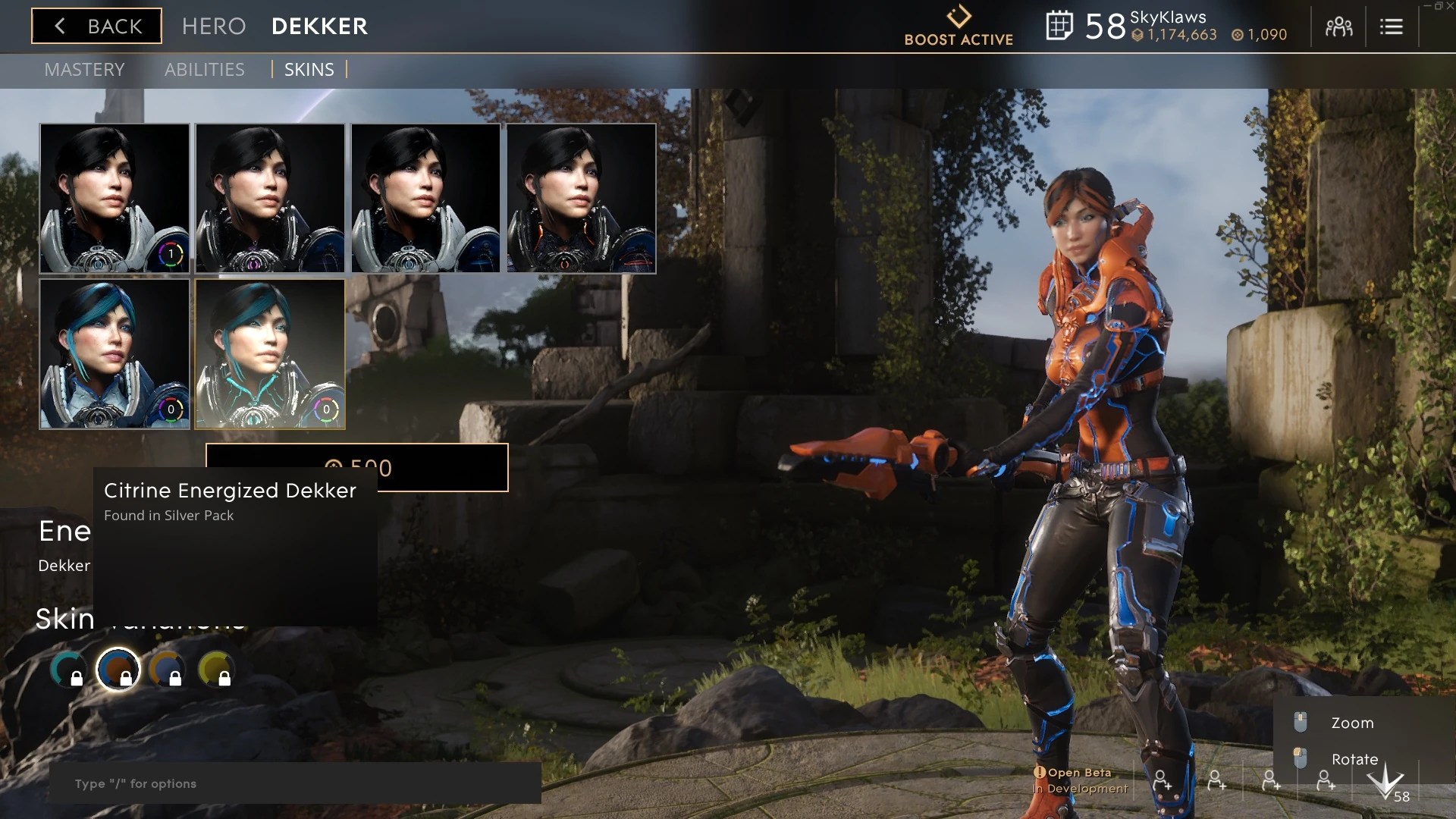
Task: Open the level 58 player emblem
Action: pos(1386,783)
